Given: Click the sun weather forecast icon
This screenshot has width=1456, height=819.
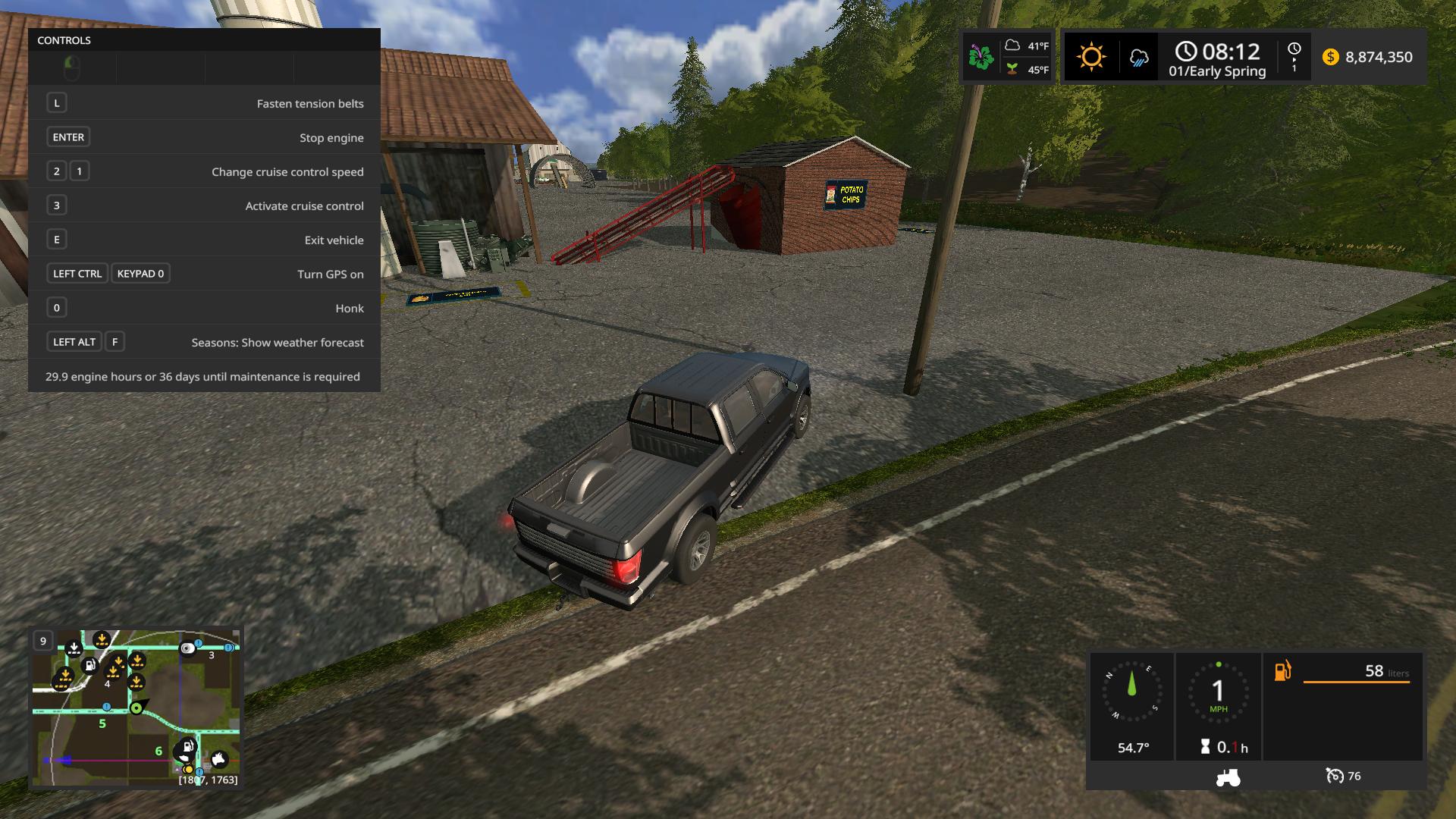Looking at the screenshot, I should pyautogui.click(x=1090, y=57).
